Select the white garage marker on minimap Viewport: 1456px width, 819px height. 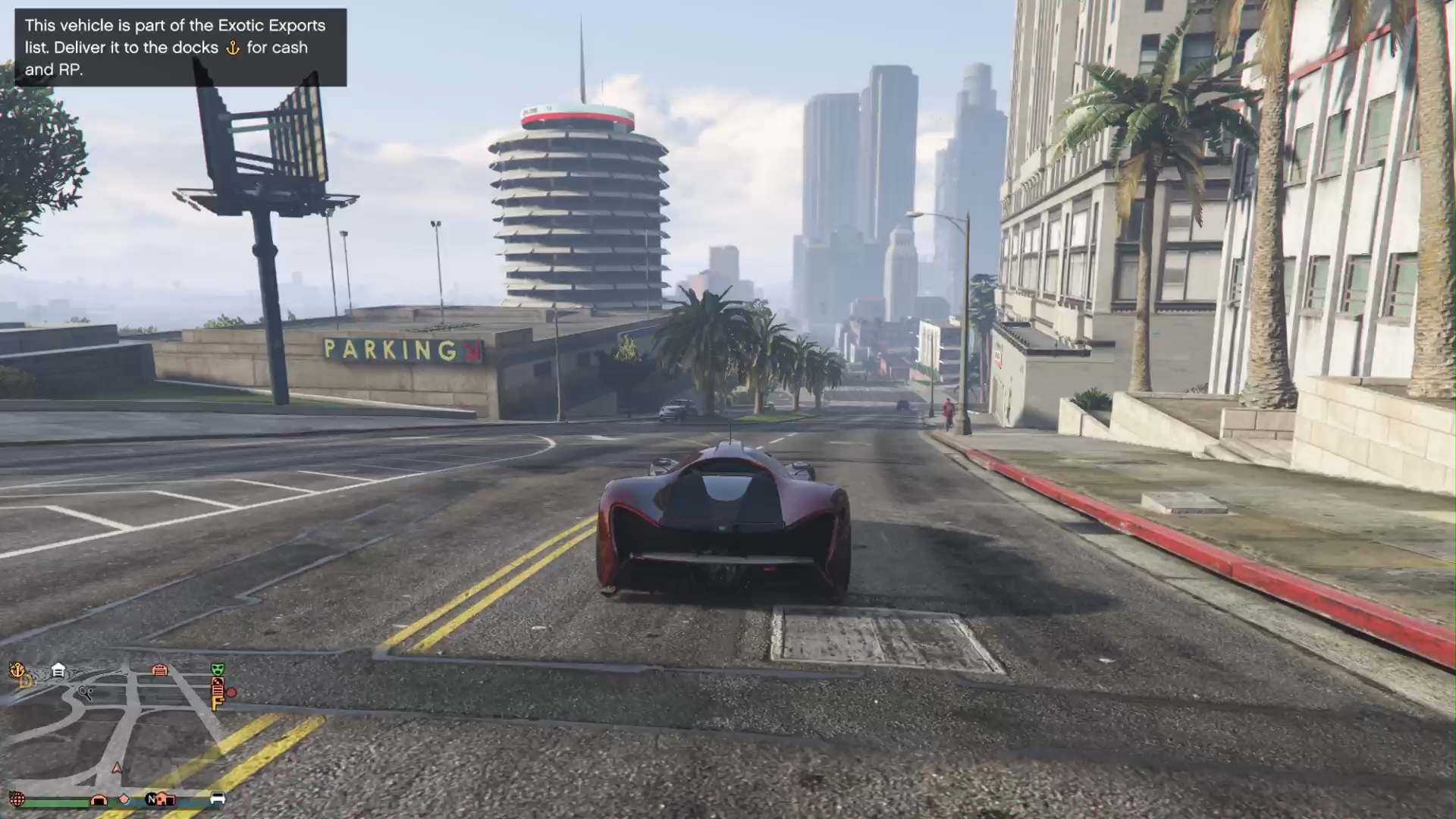pyautogui.click(x=58, y=670)
